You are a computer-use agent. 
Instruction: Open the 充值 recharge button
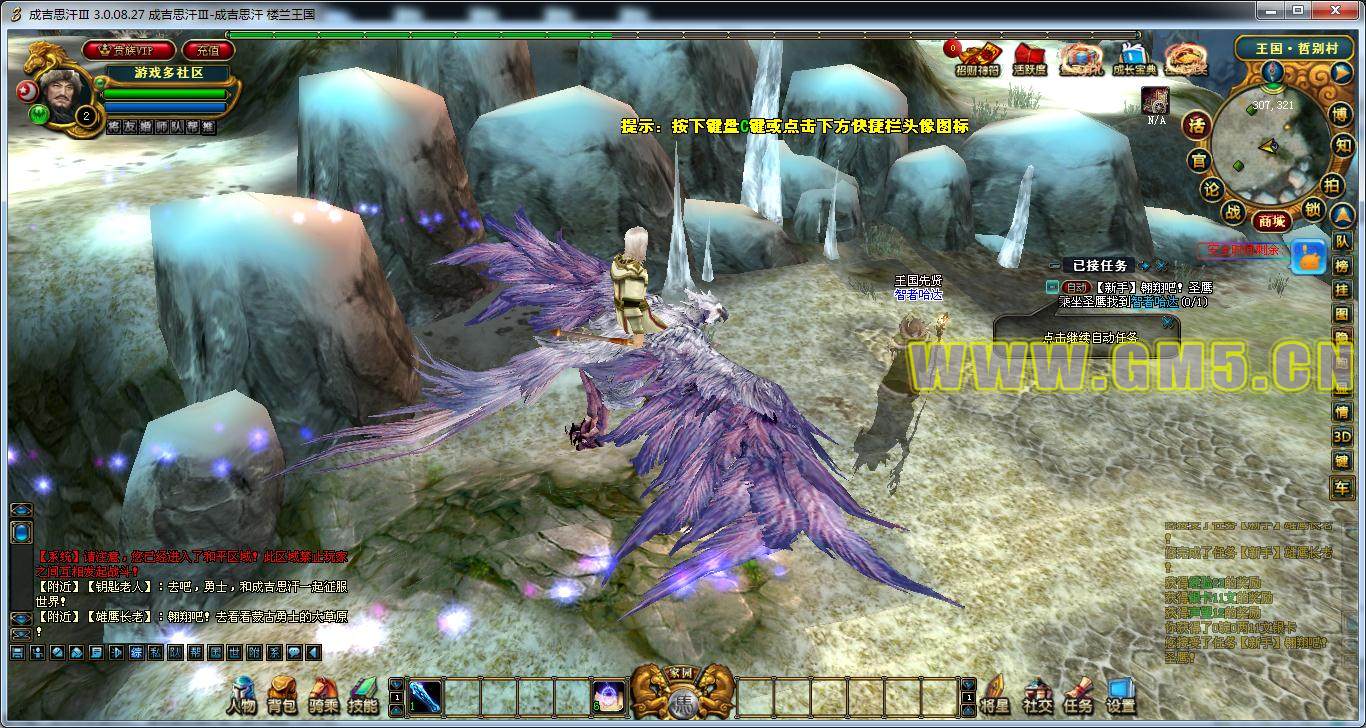tap(207, 49)
